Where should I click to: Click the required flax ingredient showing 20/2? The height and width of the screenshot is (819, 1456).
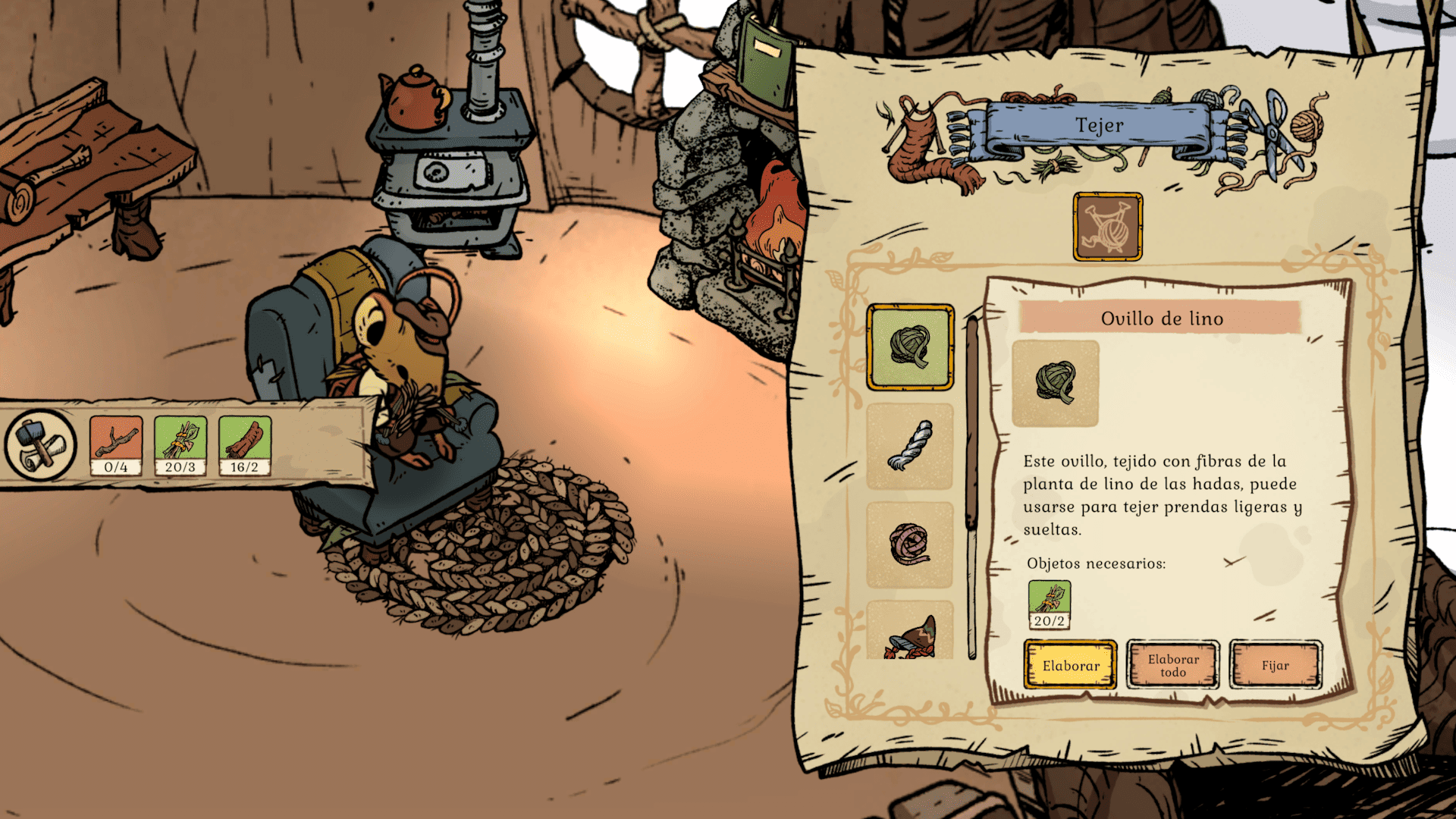pyautogui.click(x=1050, y=604)
